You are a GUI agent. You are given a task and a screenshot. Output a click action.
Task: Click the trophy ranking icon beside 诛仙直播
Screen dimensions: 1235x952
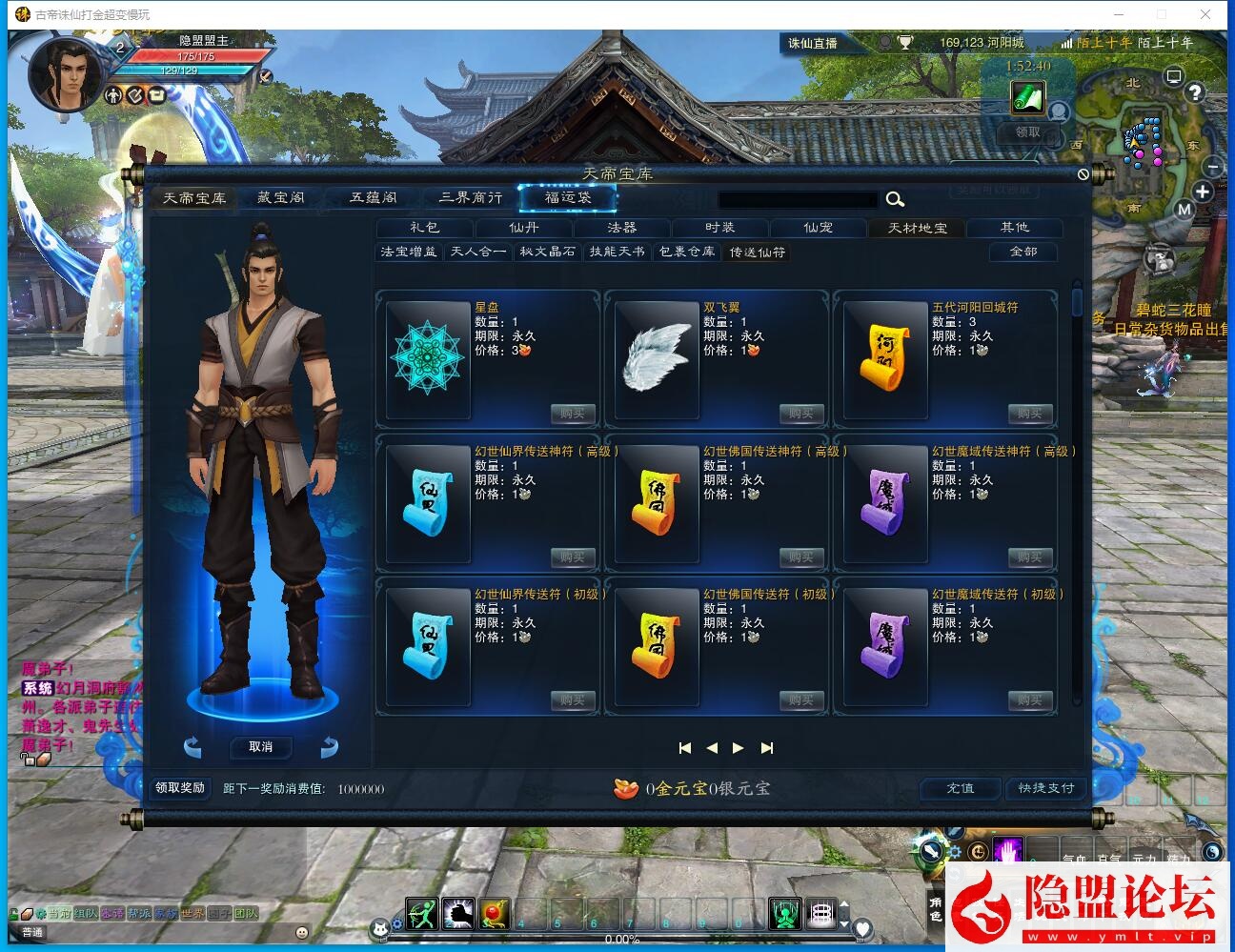[903, 43]
